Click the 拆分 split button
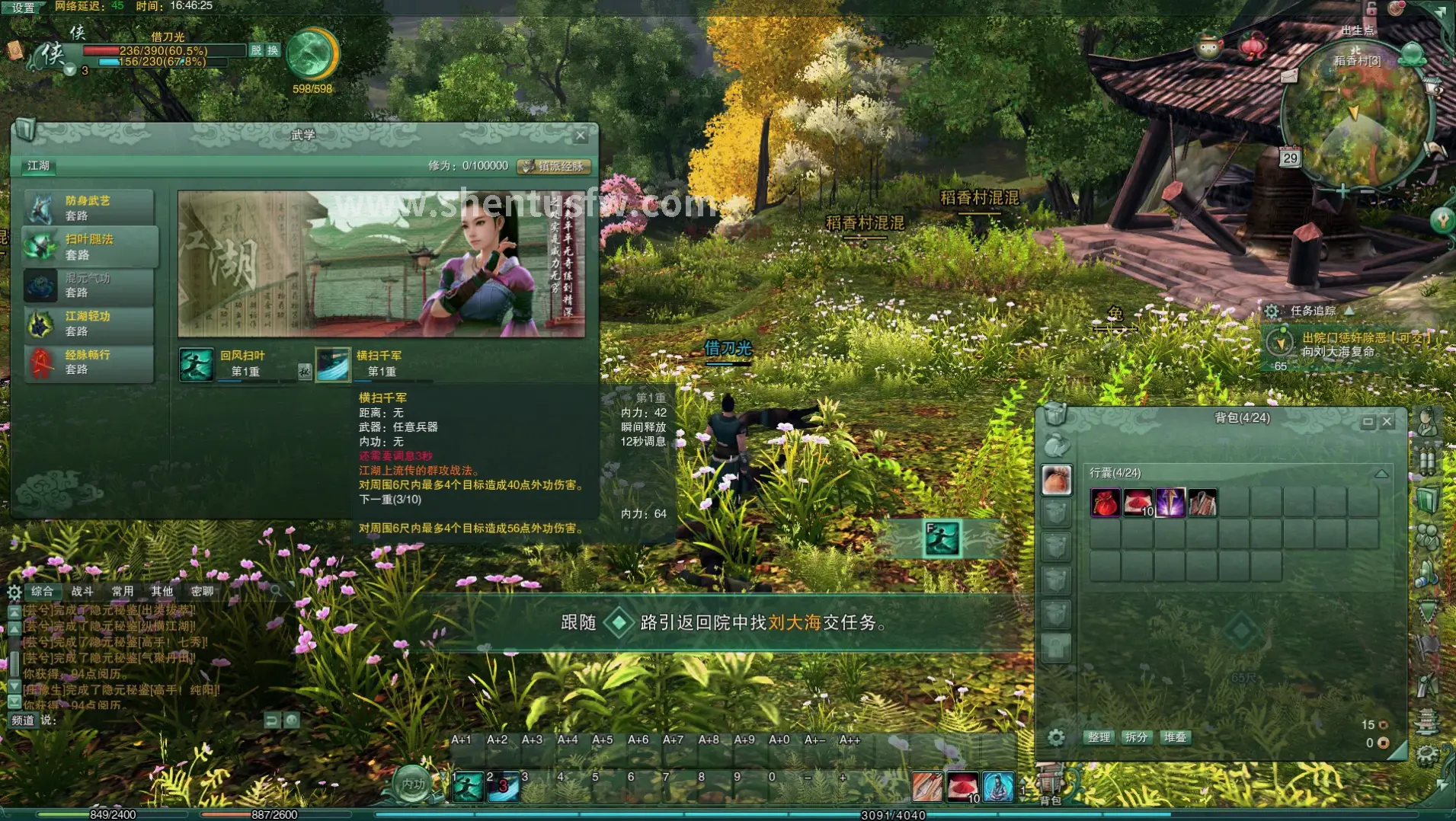The width and height of the screenshot is (1456, 821). 1136,737
